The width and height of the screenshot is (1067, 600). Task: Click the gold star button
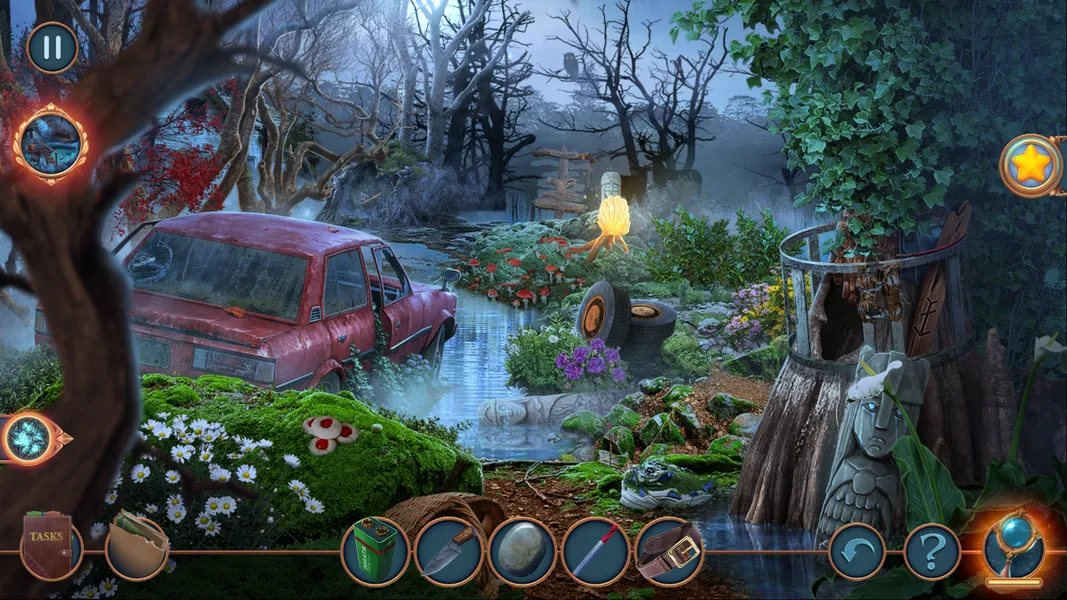click(x=1031, y=165)
